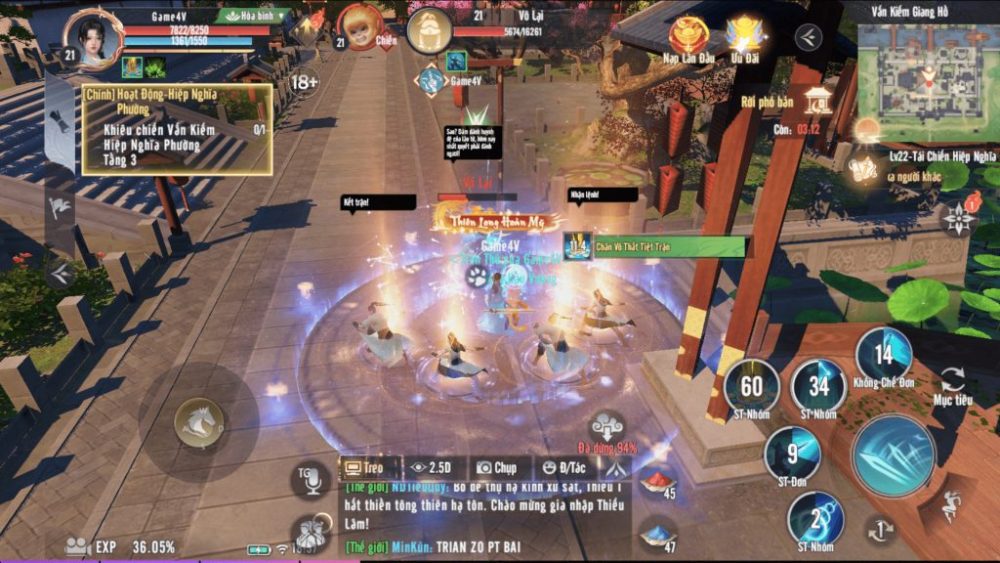
Task: Collapse the top icon row with arrow
Action: [808, 38]
